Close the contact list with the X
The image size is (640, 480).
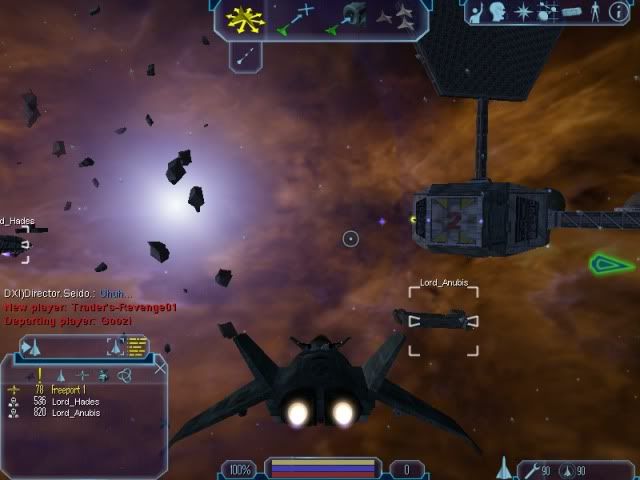(x=160, y=368)
